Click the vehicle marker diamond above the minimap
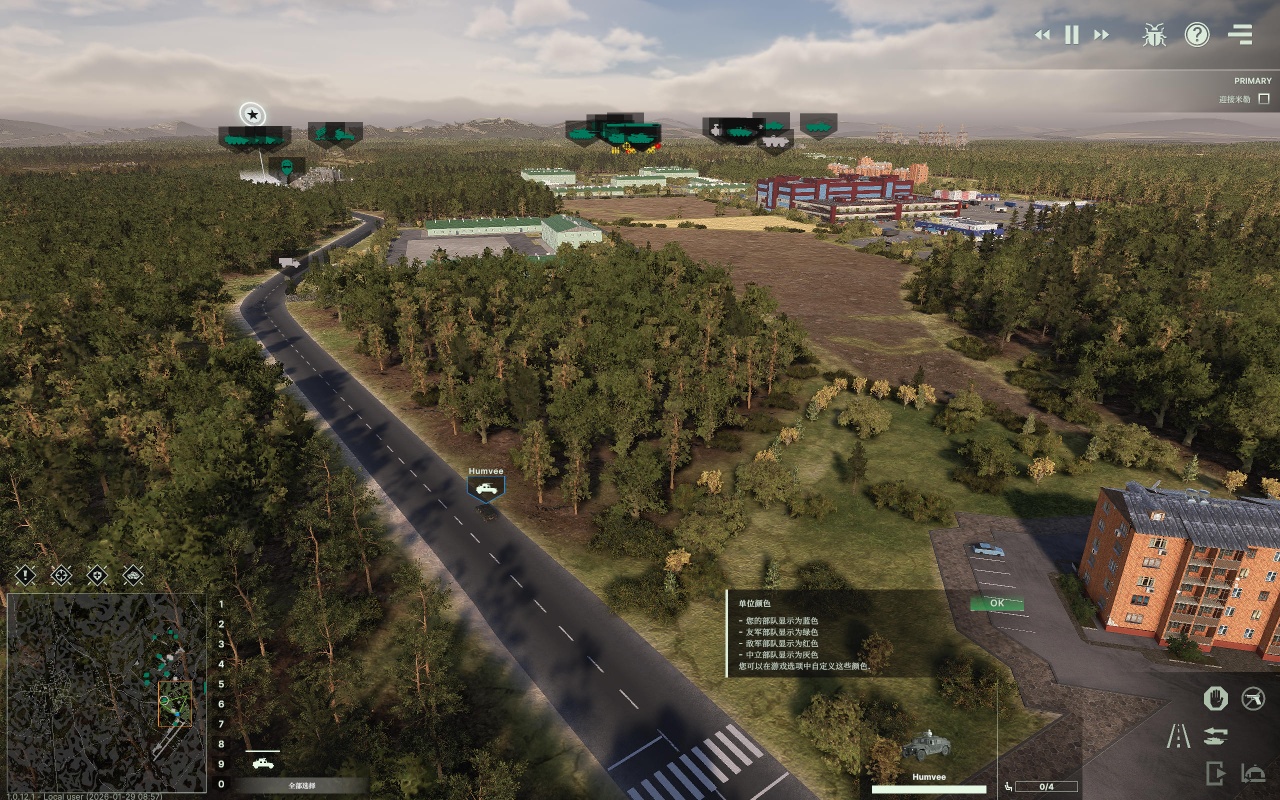The height and width of the screenshot is (800, 1280). pyautogui.click(x=132, y=577)
